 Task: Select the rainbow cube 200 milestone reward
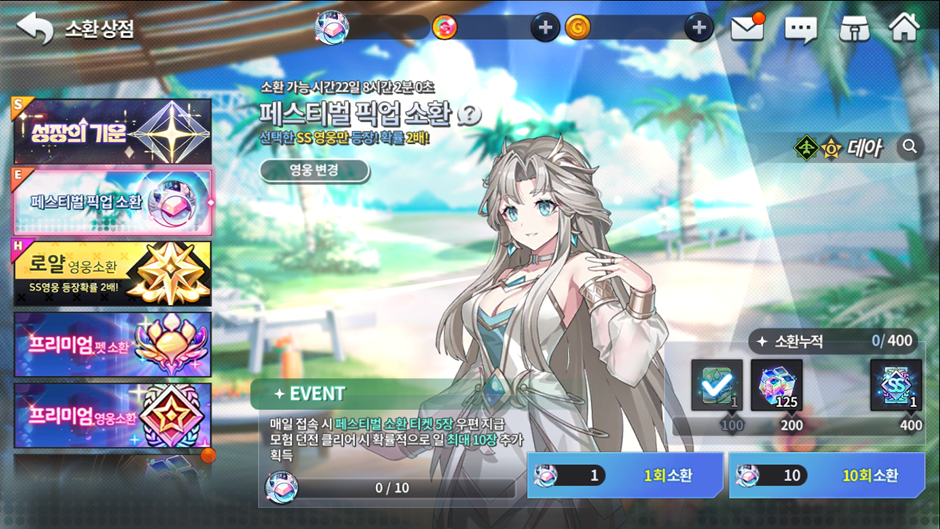point(776,384)
